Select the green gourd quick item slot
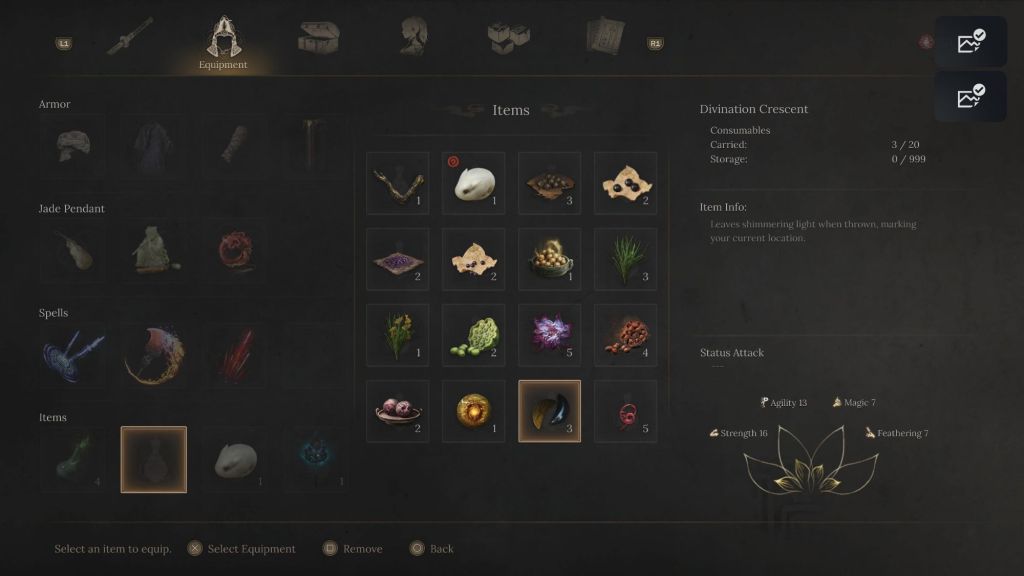 [x=72, y=460]
